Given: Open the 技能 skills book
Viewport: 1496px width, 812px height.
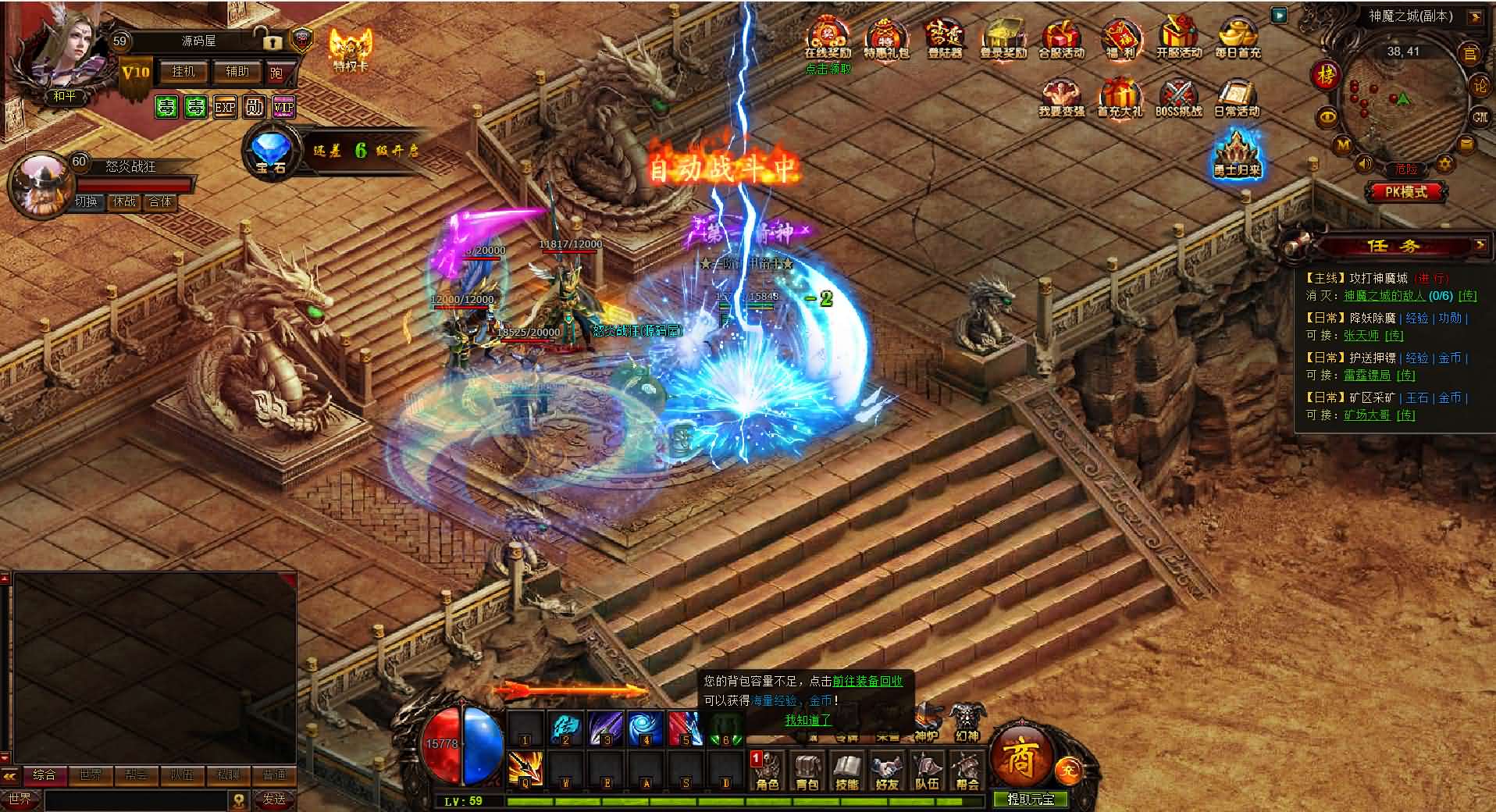Looking at the screenshot, I should (x=847, y=771).
